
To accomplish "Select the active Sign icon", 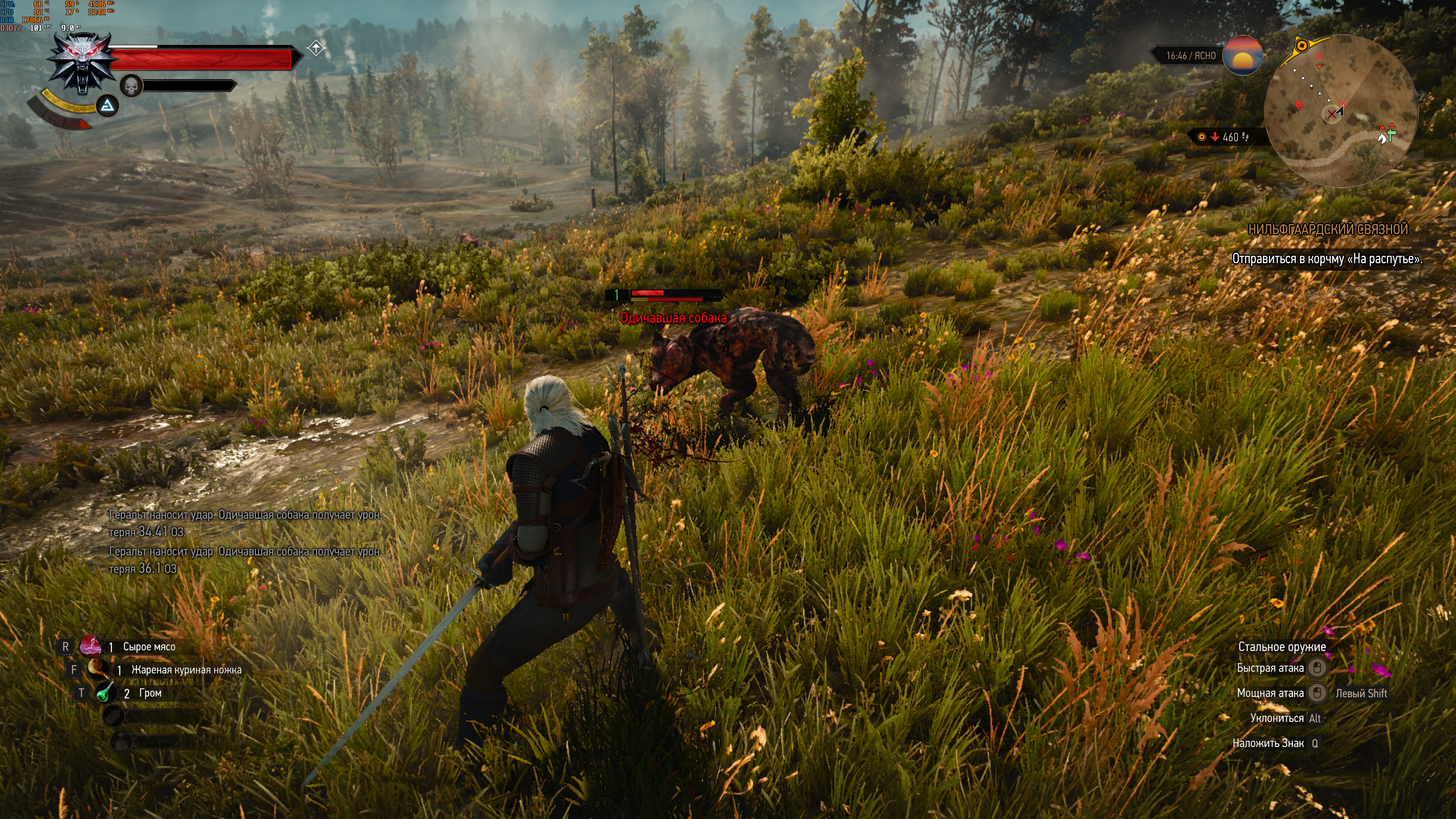I will tap(107, 106).
